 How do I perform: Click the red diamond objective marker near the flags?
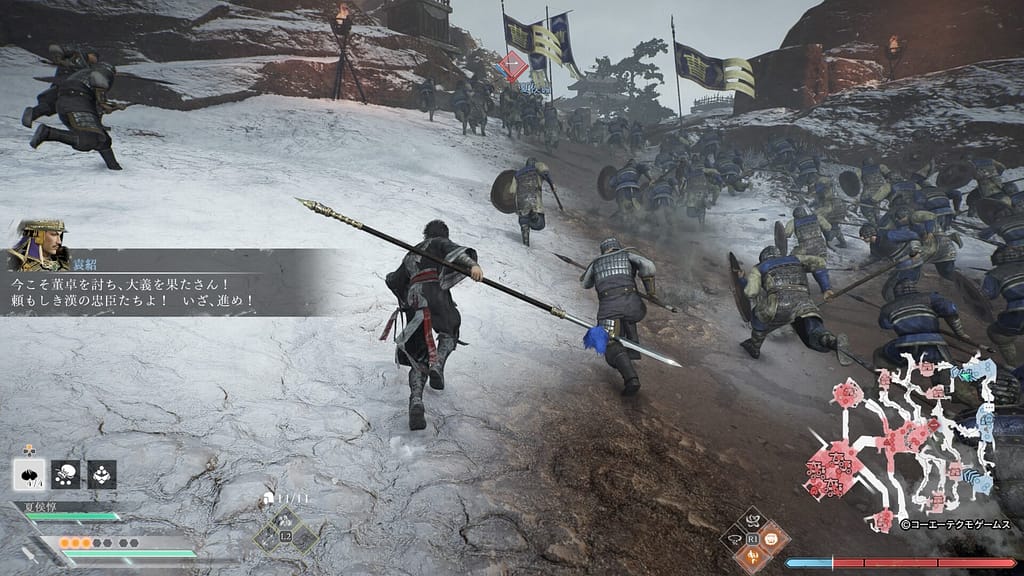[x=511, y=66]
